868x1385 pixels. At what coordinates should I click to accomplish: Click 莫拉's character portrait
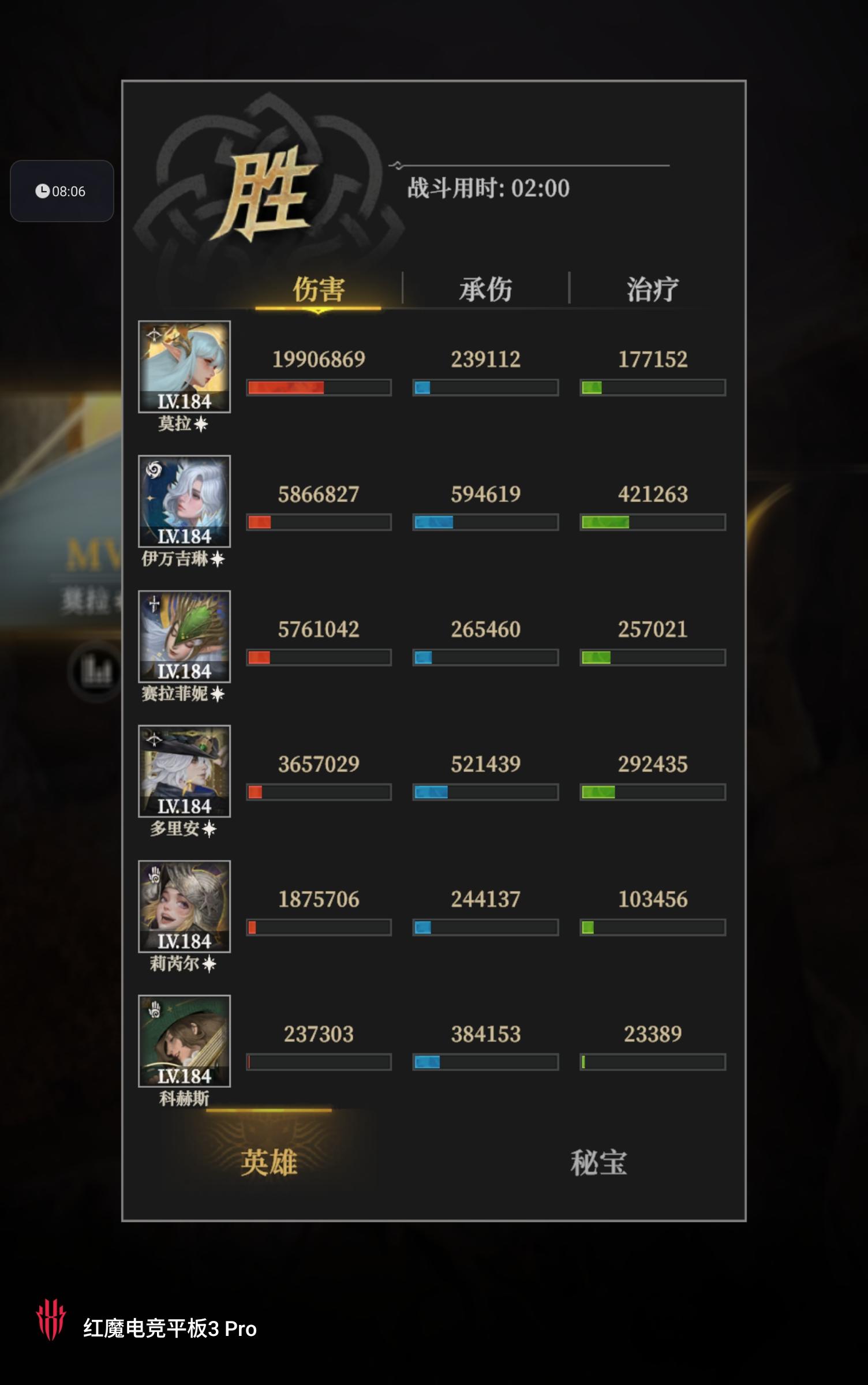(185, 366)
